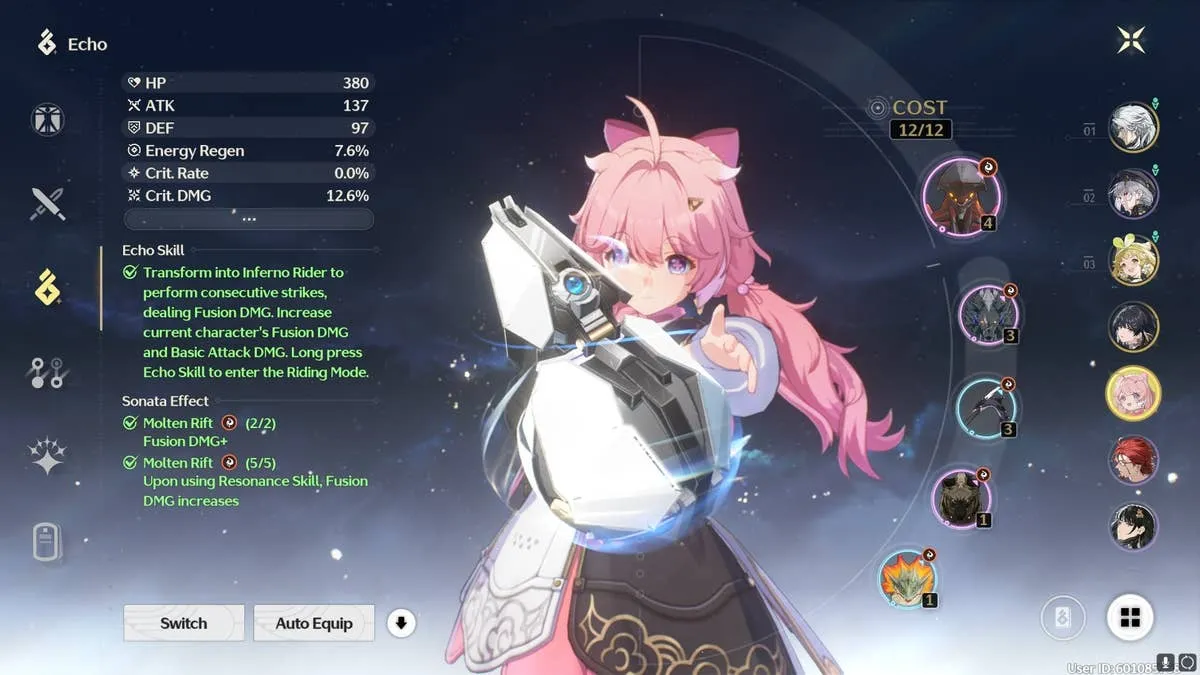1200x675 pixels.
Task: Select the highlighted yellow Echo tab
Action: click(48, 287)
